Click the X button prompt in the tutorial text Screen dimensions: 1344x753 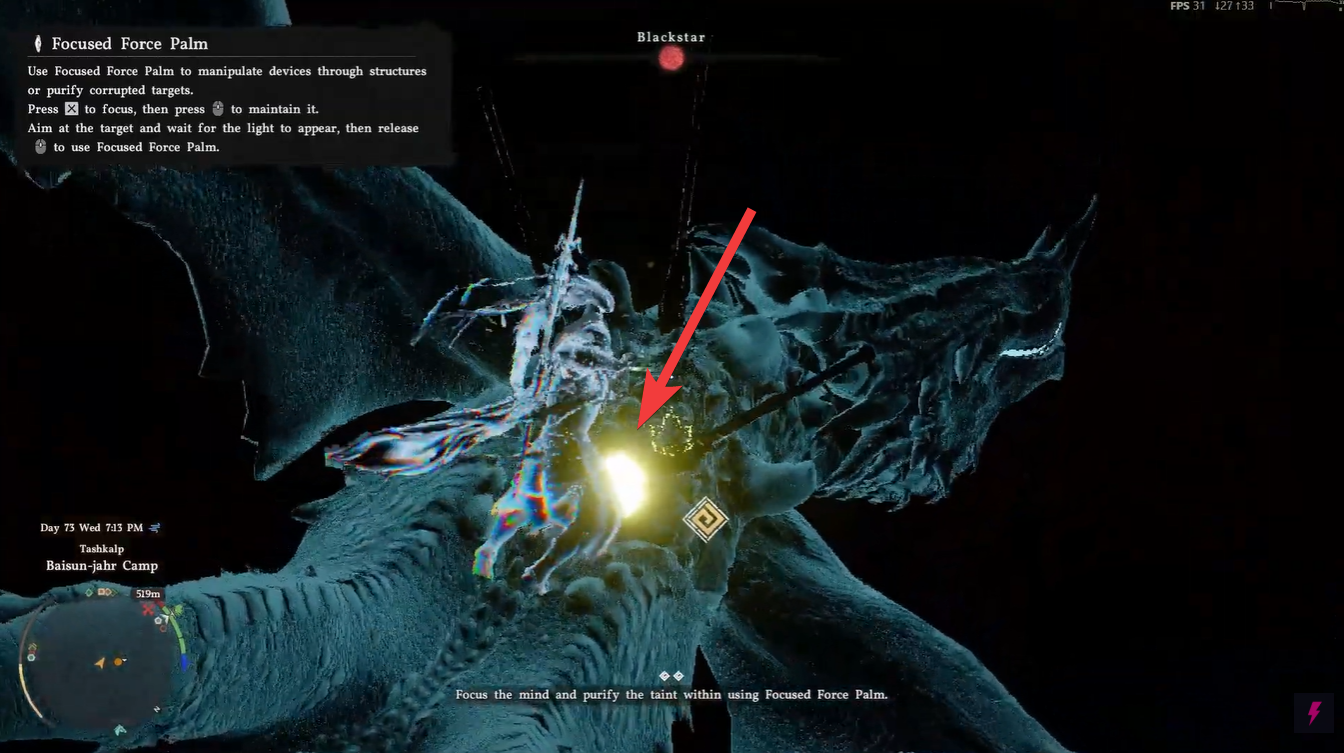point(71,109)
